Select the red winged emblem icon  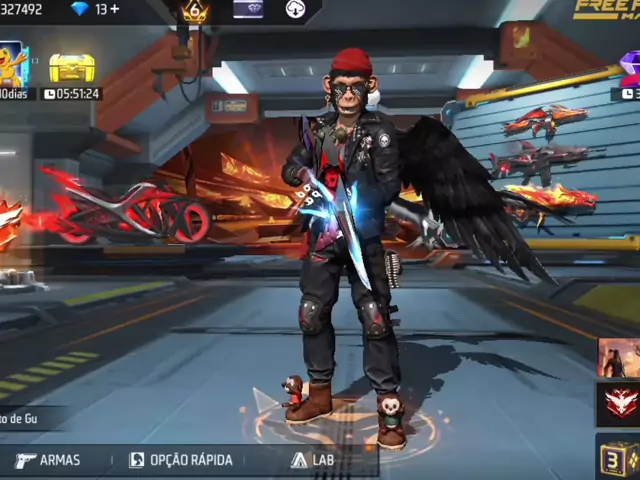point(619,404)
